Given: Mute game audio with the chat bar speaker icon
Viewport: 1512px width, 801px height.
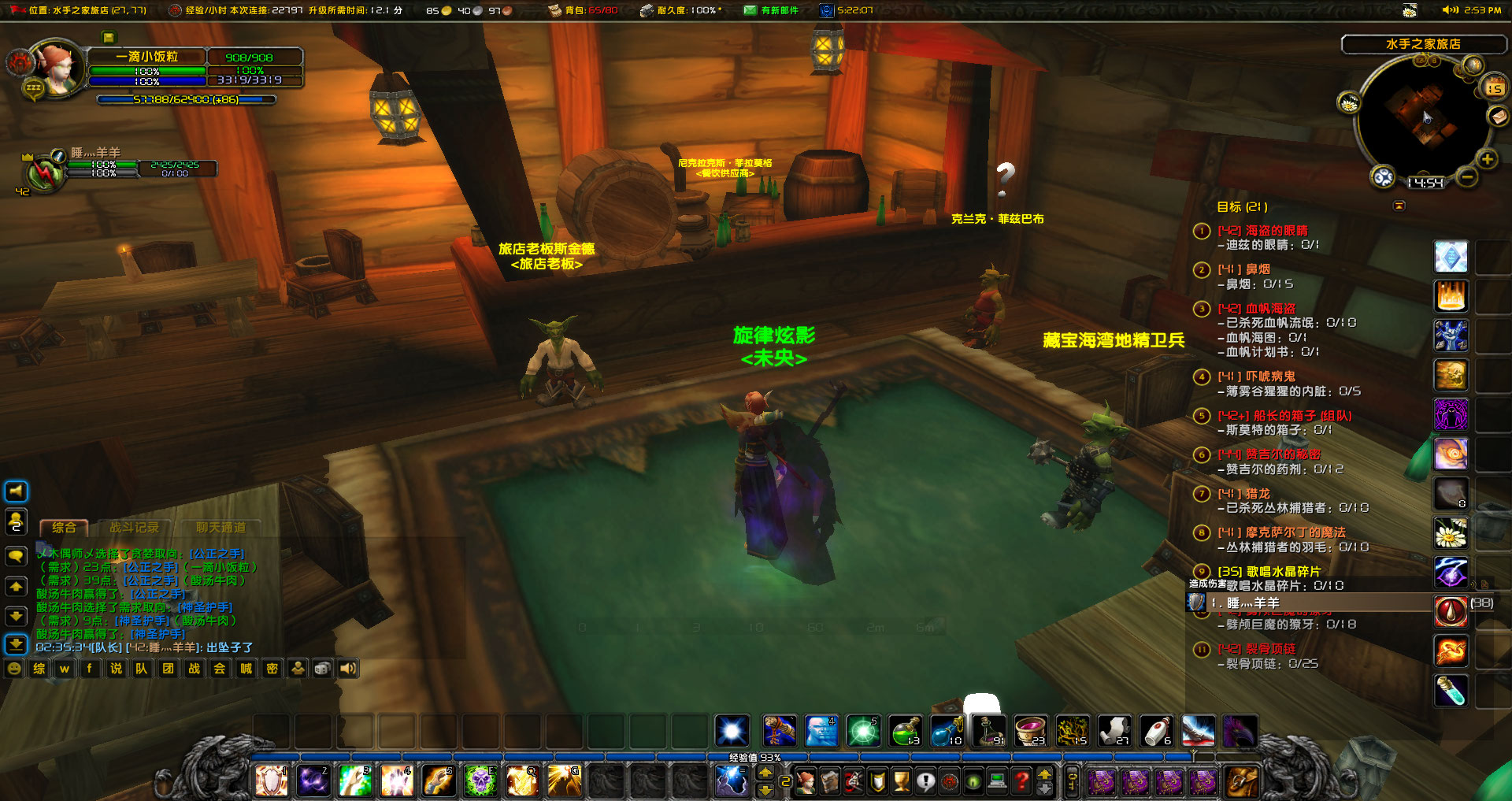Looking at the screenshot, I should [347, 669].
